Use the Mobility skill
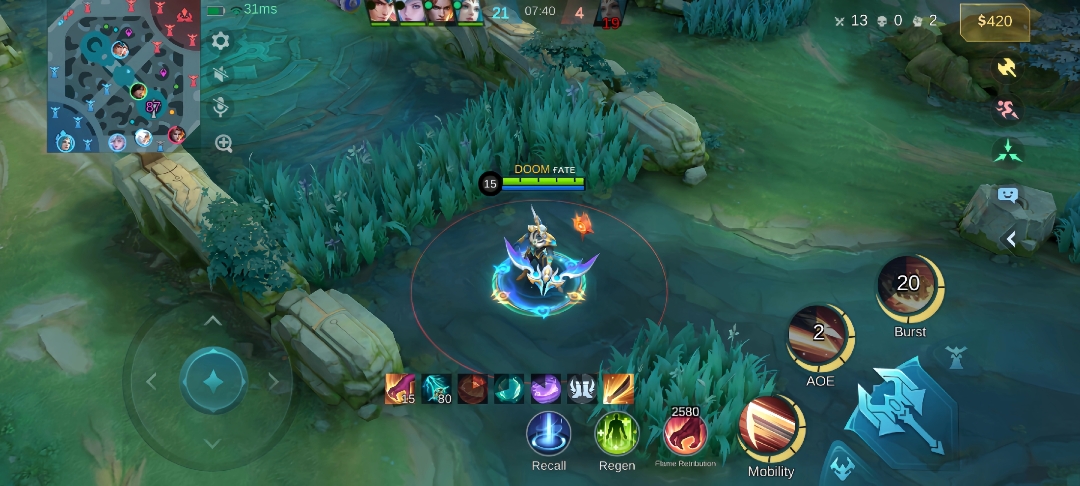Screen dimensions: 1080x486 771,428
